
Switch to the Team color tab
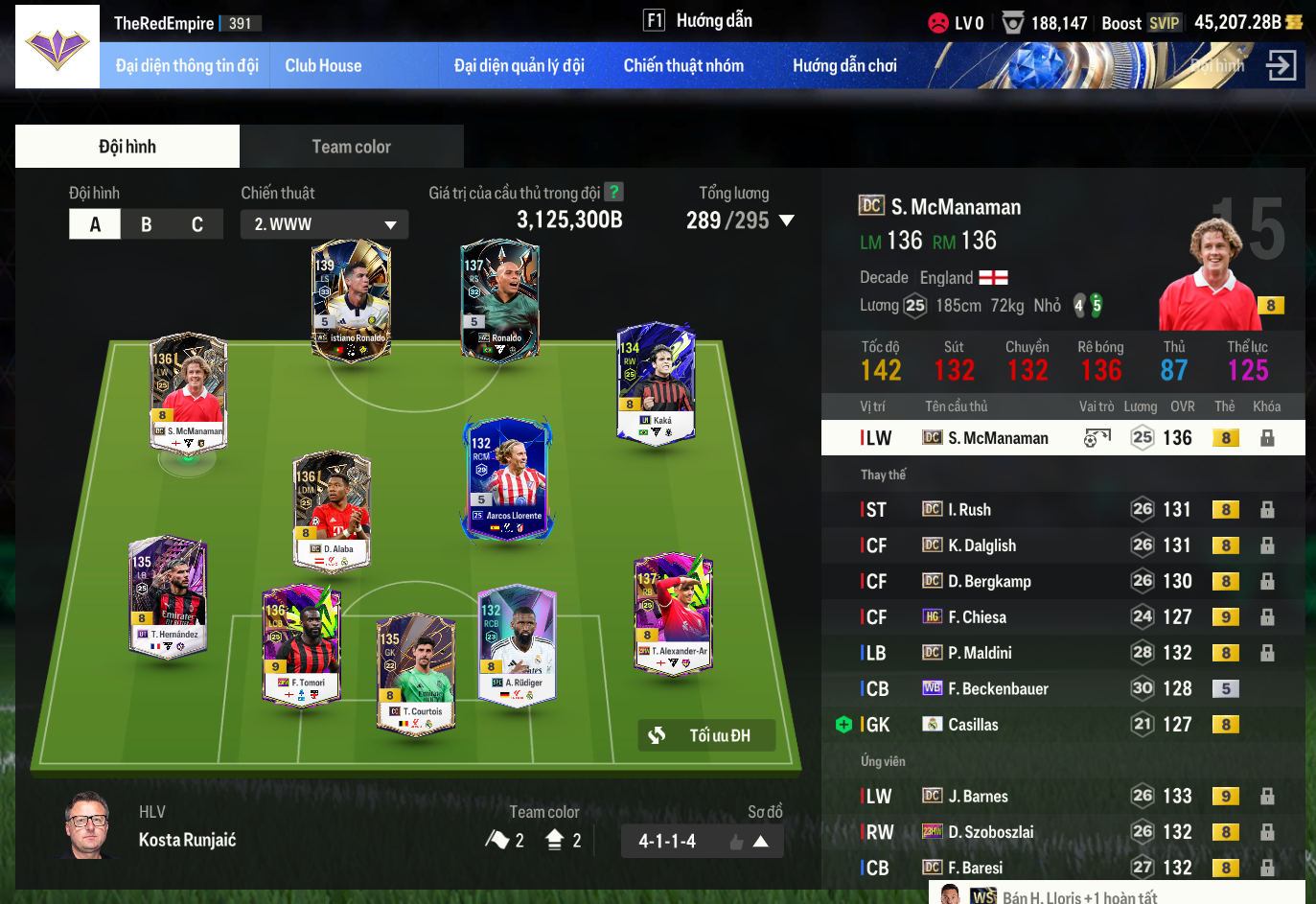tap(351, 147)
